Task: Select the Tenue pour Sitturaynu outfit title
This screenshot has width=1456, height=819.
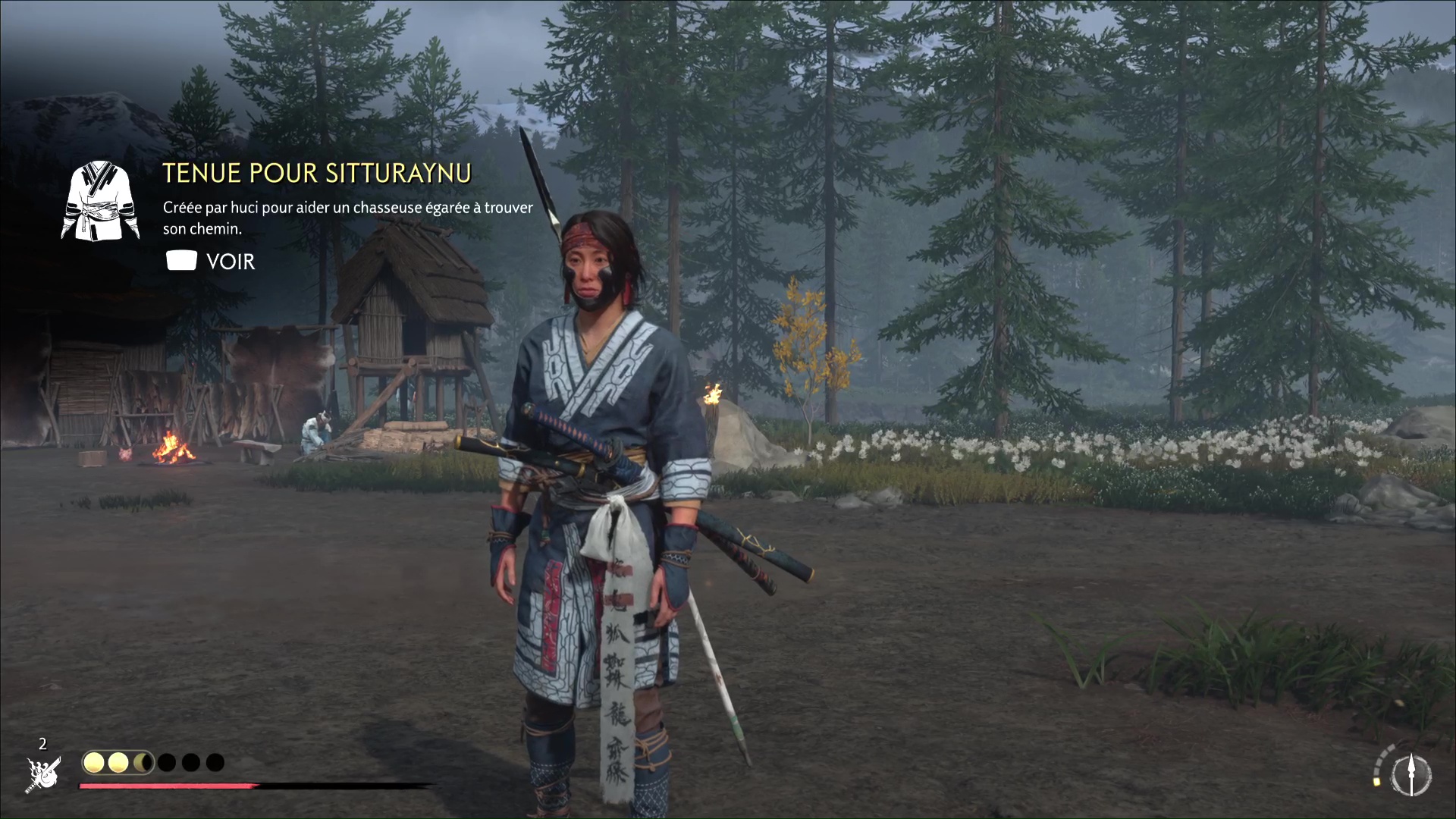Action: (317, 174)
